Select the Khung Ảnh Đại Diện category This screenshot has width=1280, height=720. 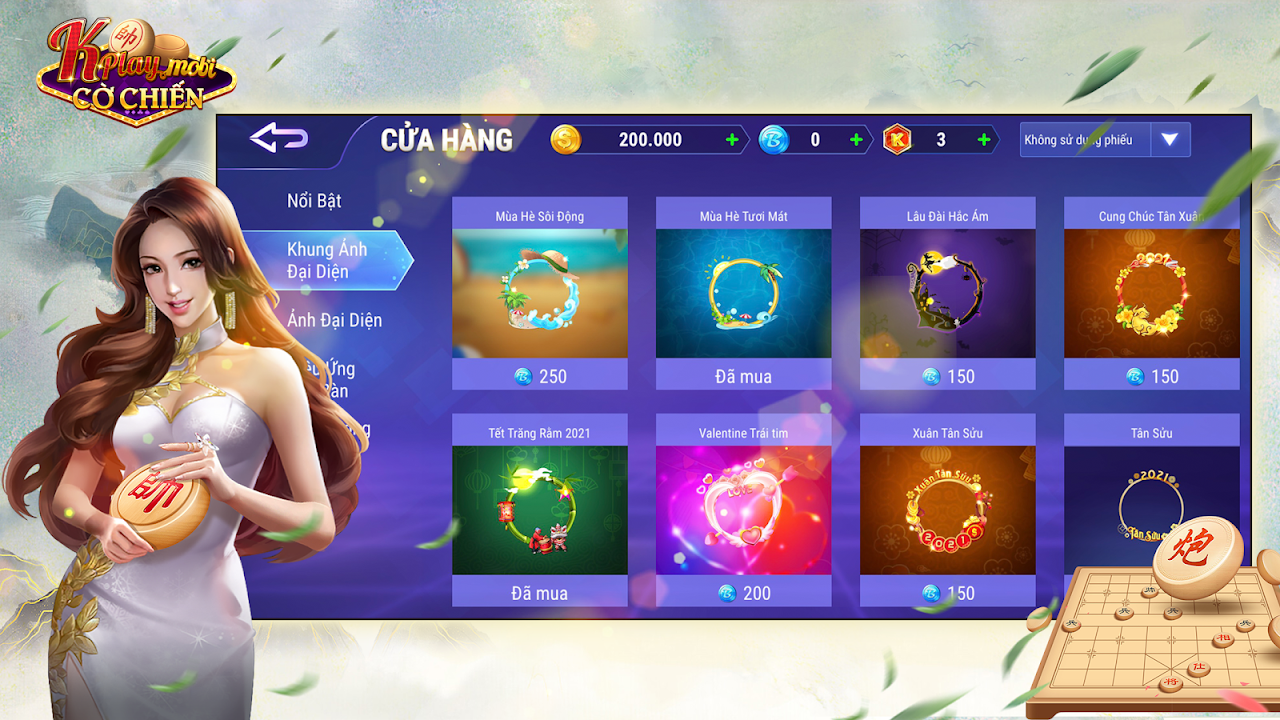pos(327,260)
